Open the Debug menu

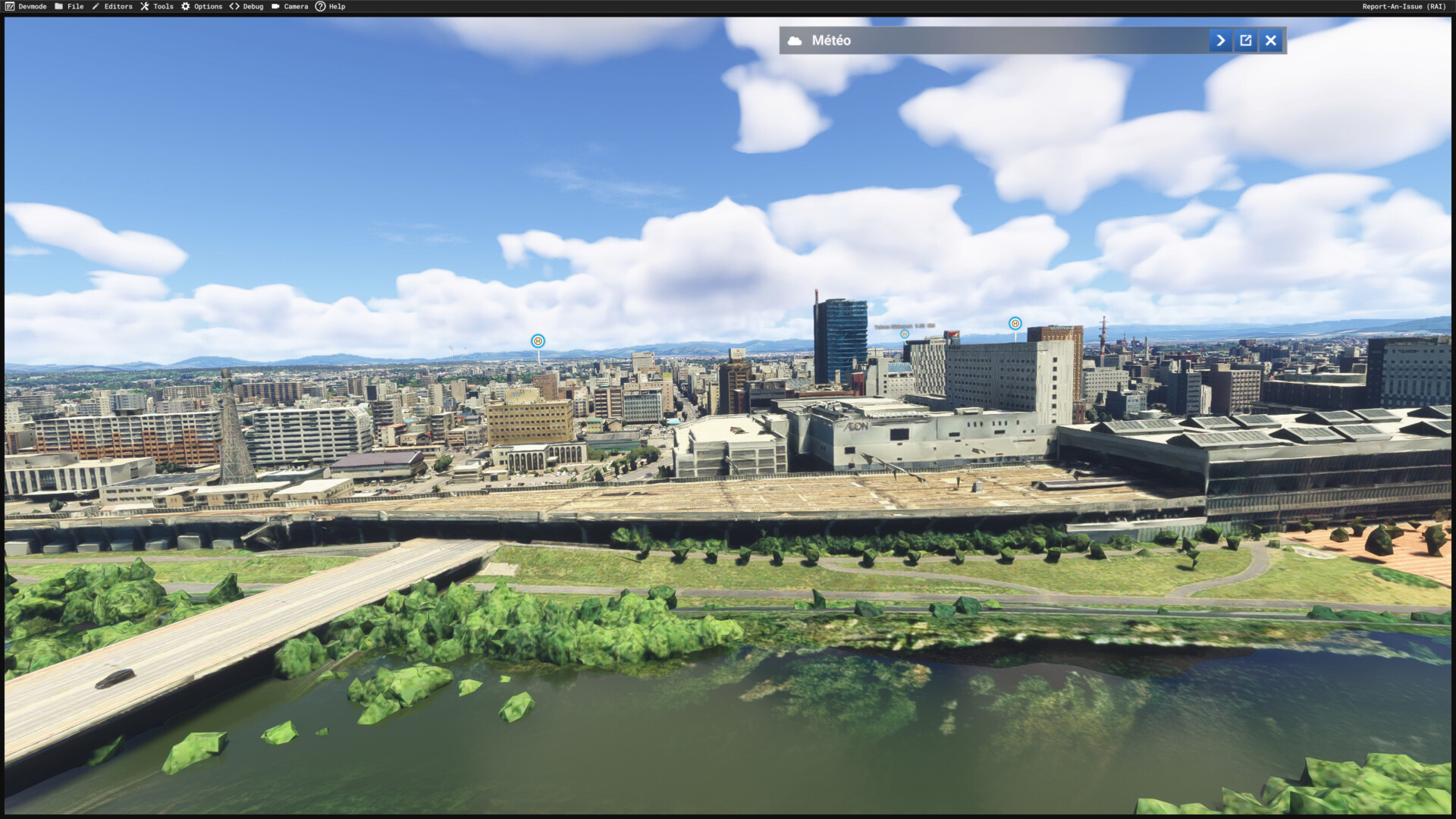(x=246, y=7)
